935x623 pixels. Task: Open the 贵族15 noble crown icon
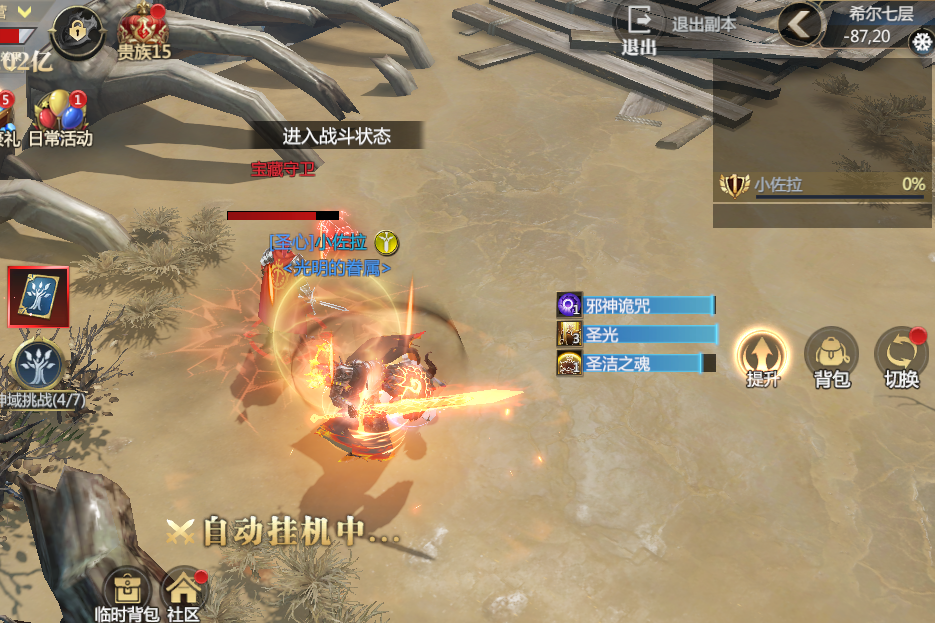point(144,34)
